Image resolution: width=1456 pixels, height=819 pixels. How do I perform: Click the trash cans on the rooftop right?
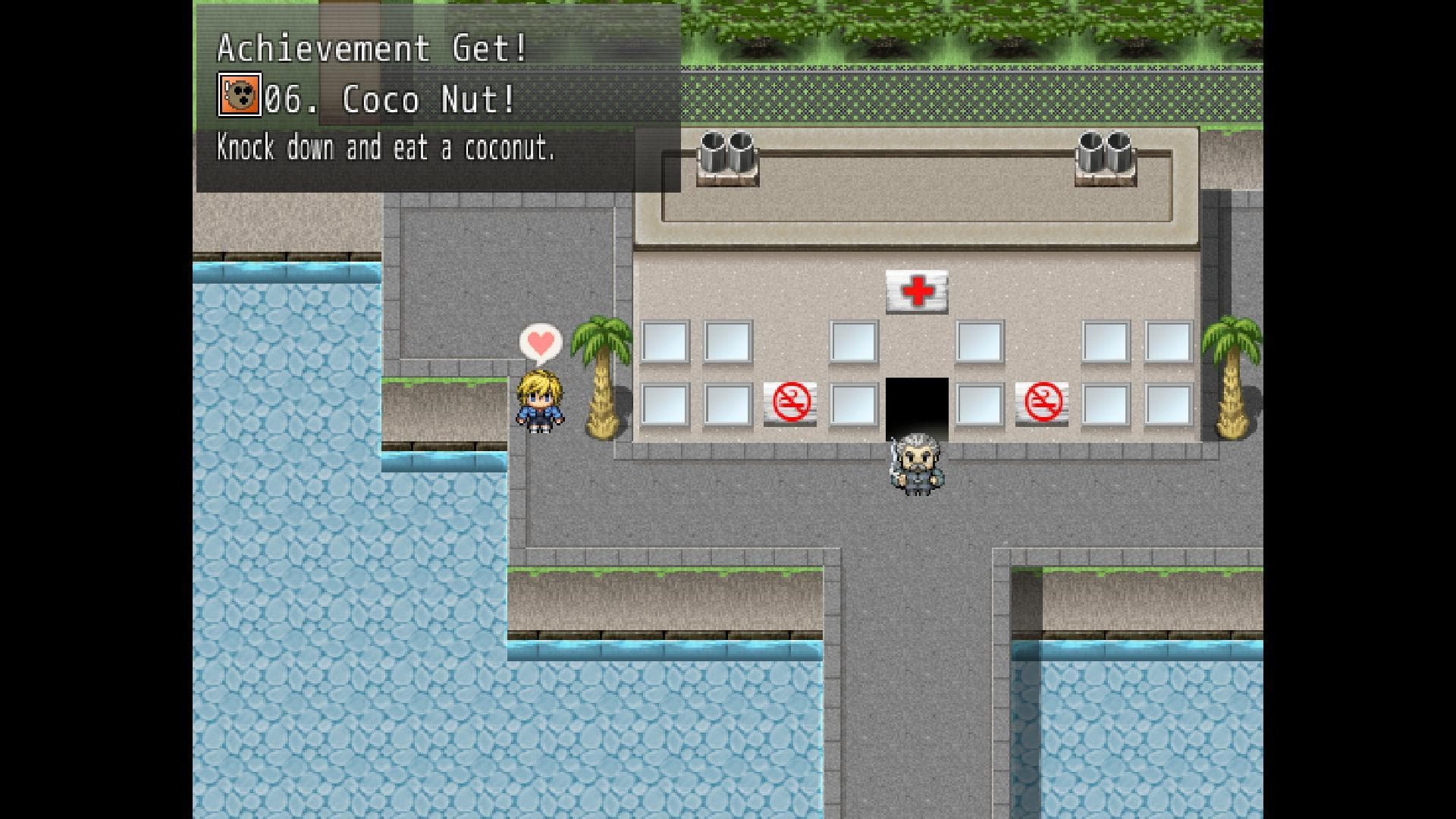[1103, 152]
